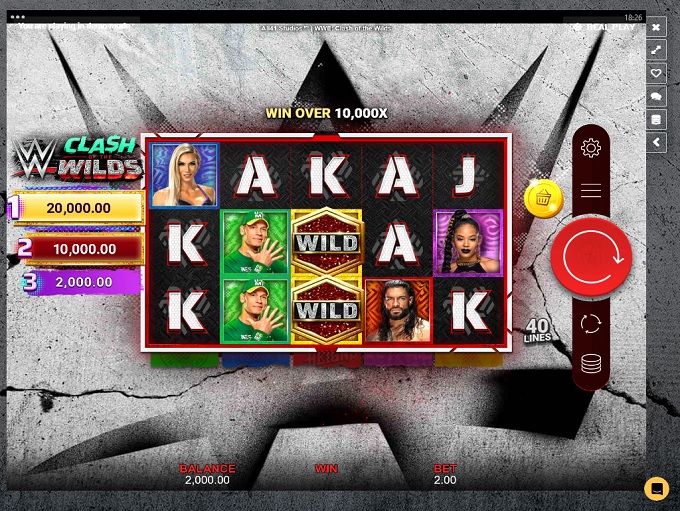Open the yellow live chat widget
This screenshot has width=680, height=511.
pyautogui.click(x=656, y=488)
